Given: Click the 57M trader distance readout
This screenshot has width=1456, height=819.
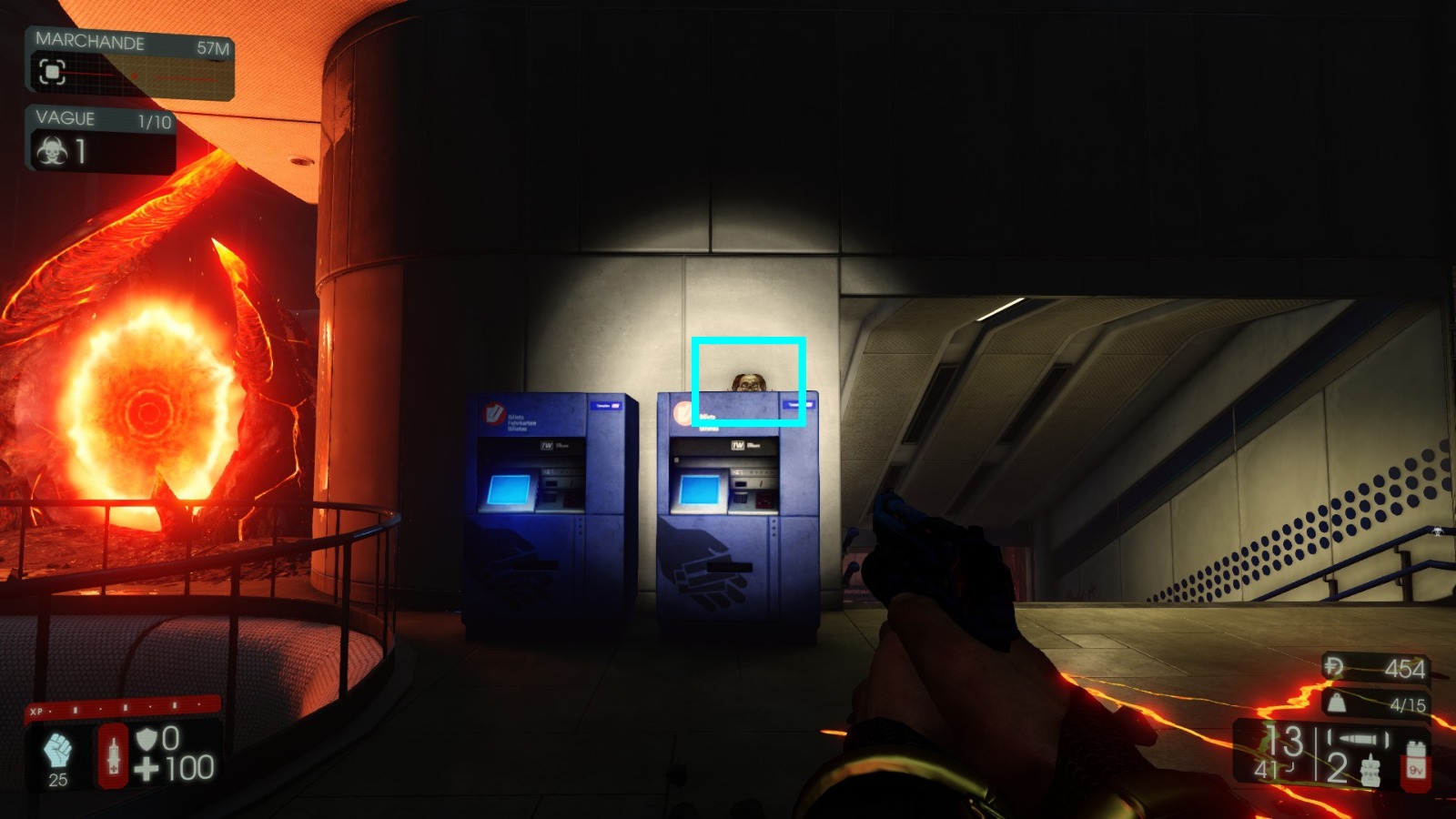Looking at the screenshot, I should [212, 47].
